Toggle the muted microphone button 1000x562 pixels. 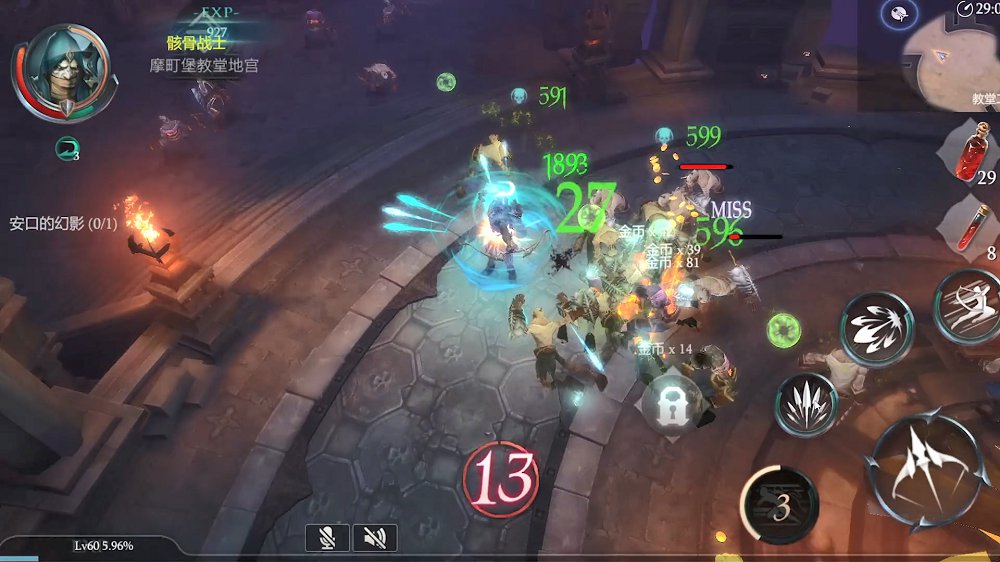click(327, 538)
